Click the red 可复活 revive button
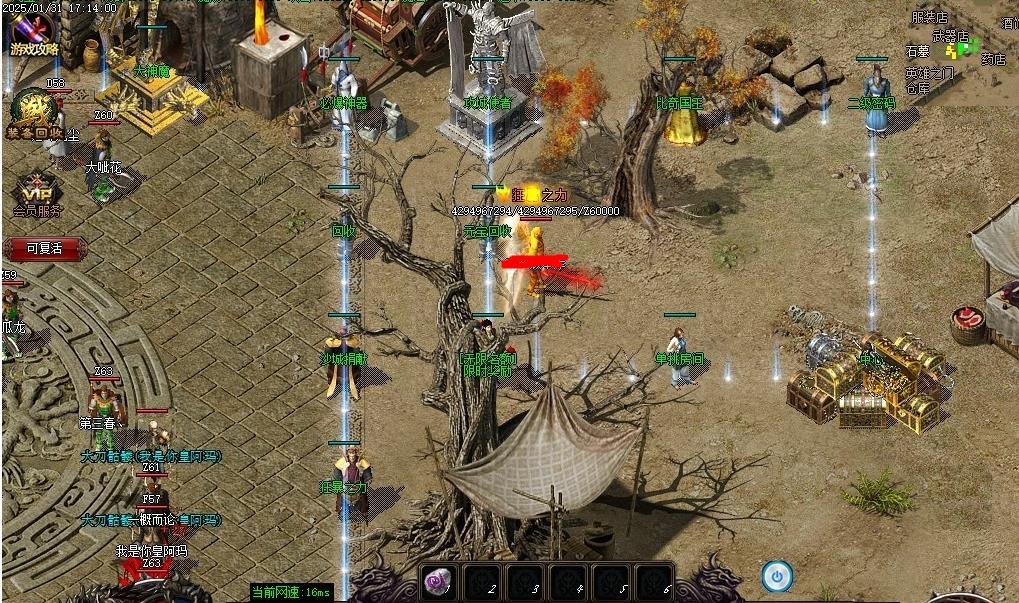 coord(45,248)
